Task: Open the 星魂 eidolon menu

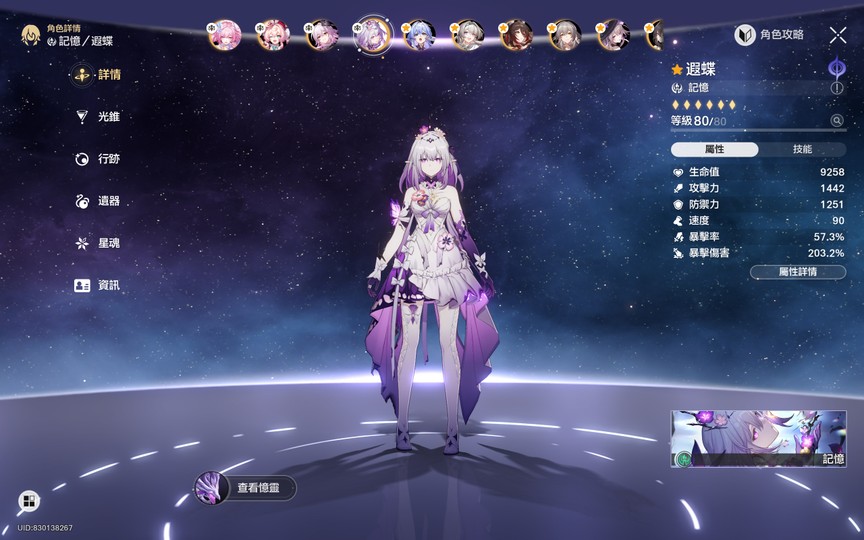Action: pyautogui.click(x=100, y=243)
